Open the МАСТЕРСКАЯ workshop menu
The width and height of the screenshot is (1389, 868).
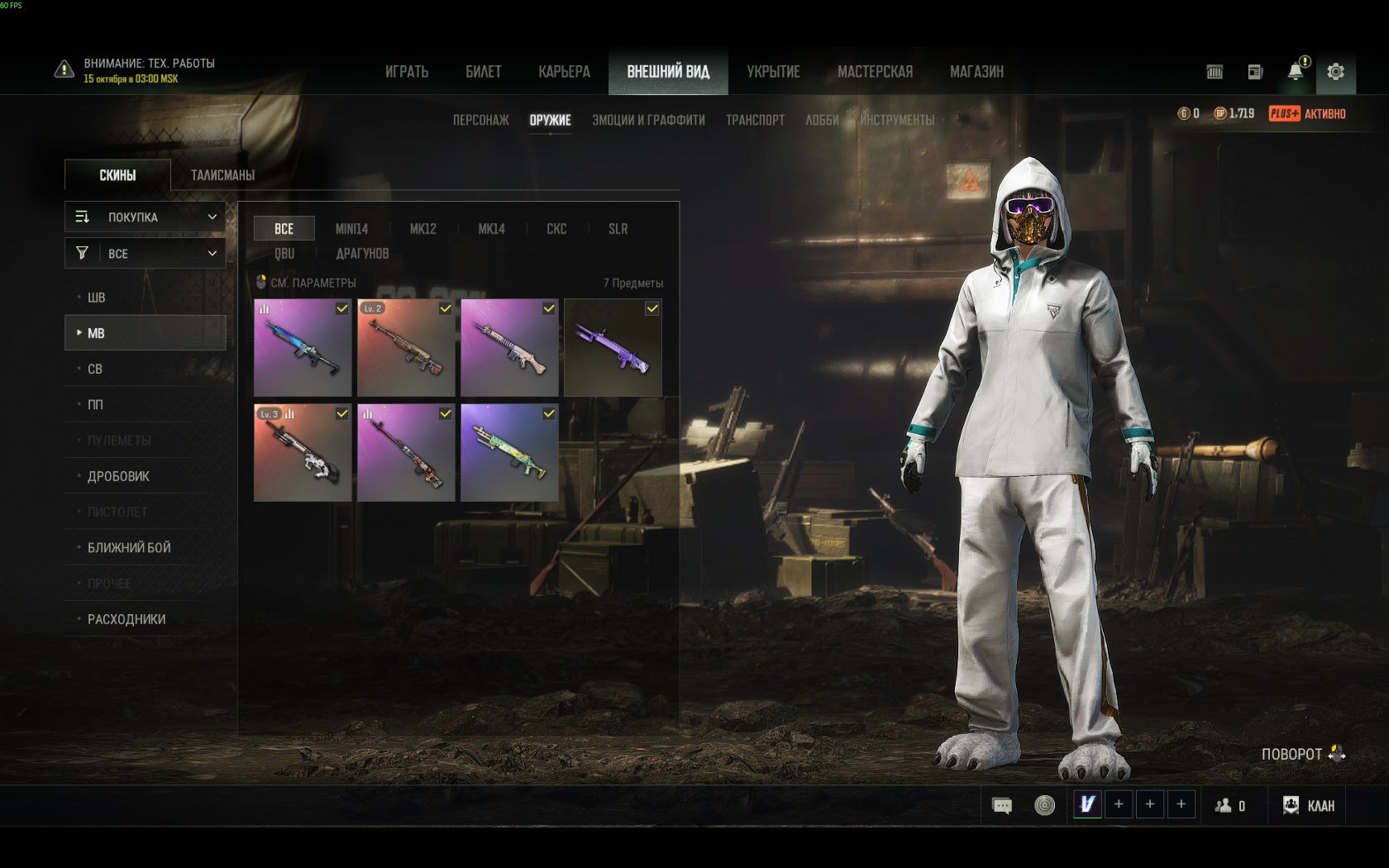(875, 72)
